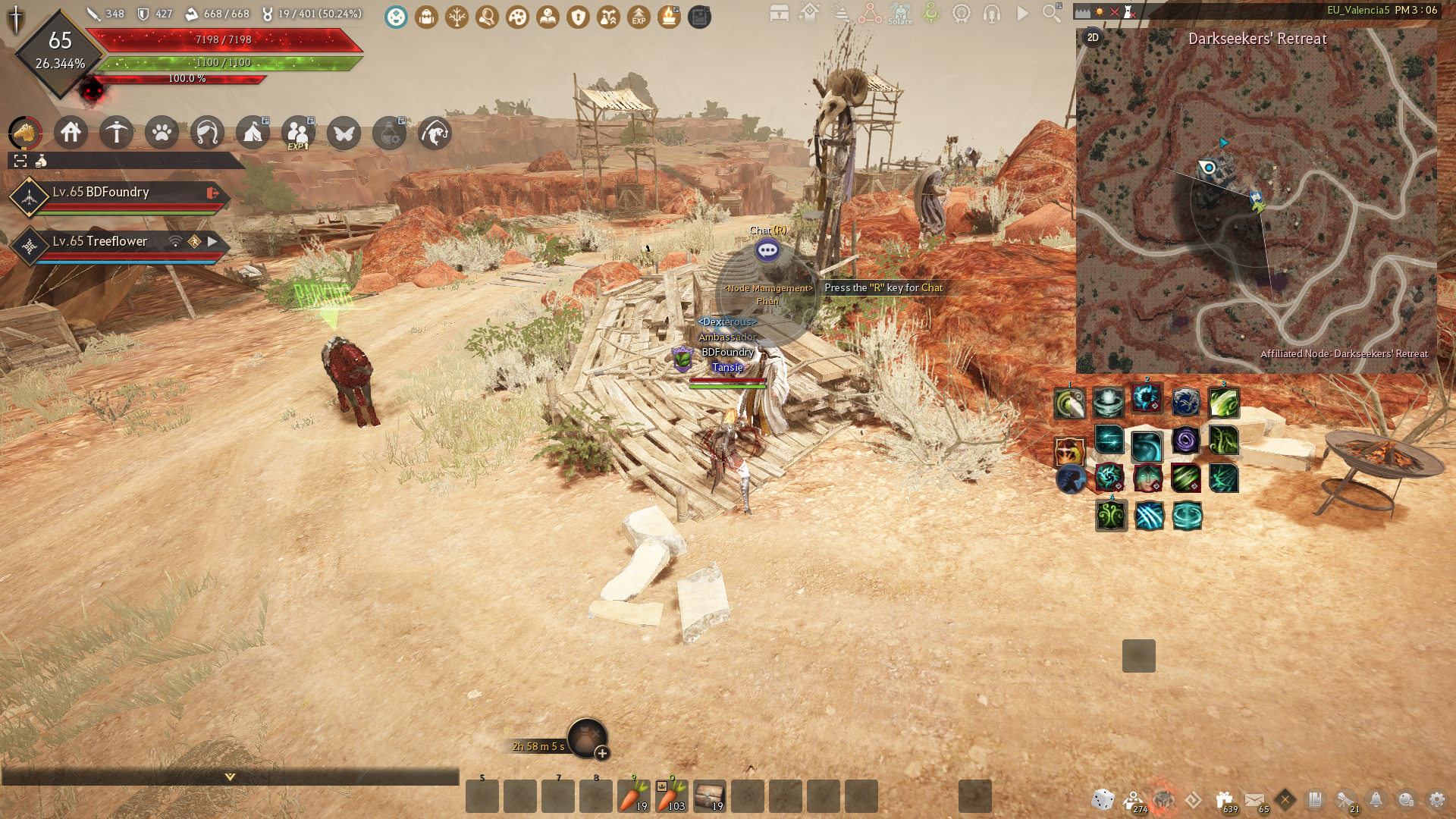
Task: Open the tent camp icon
Action: [253, 133]
